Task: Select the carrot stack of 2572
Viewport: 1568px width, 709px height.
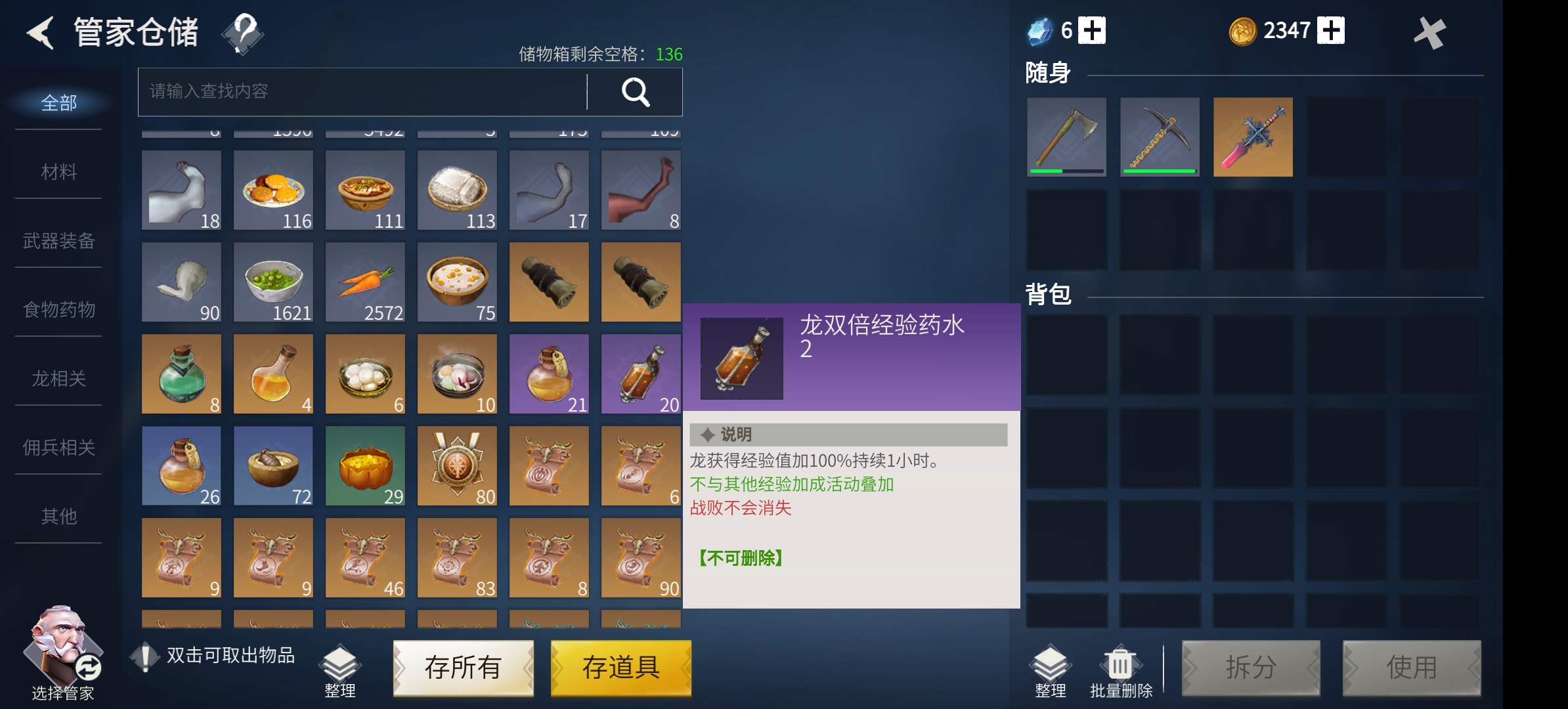Action: point(365,282)
